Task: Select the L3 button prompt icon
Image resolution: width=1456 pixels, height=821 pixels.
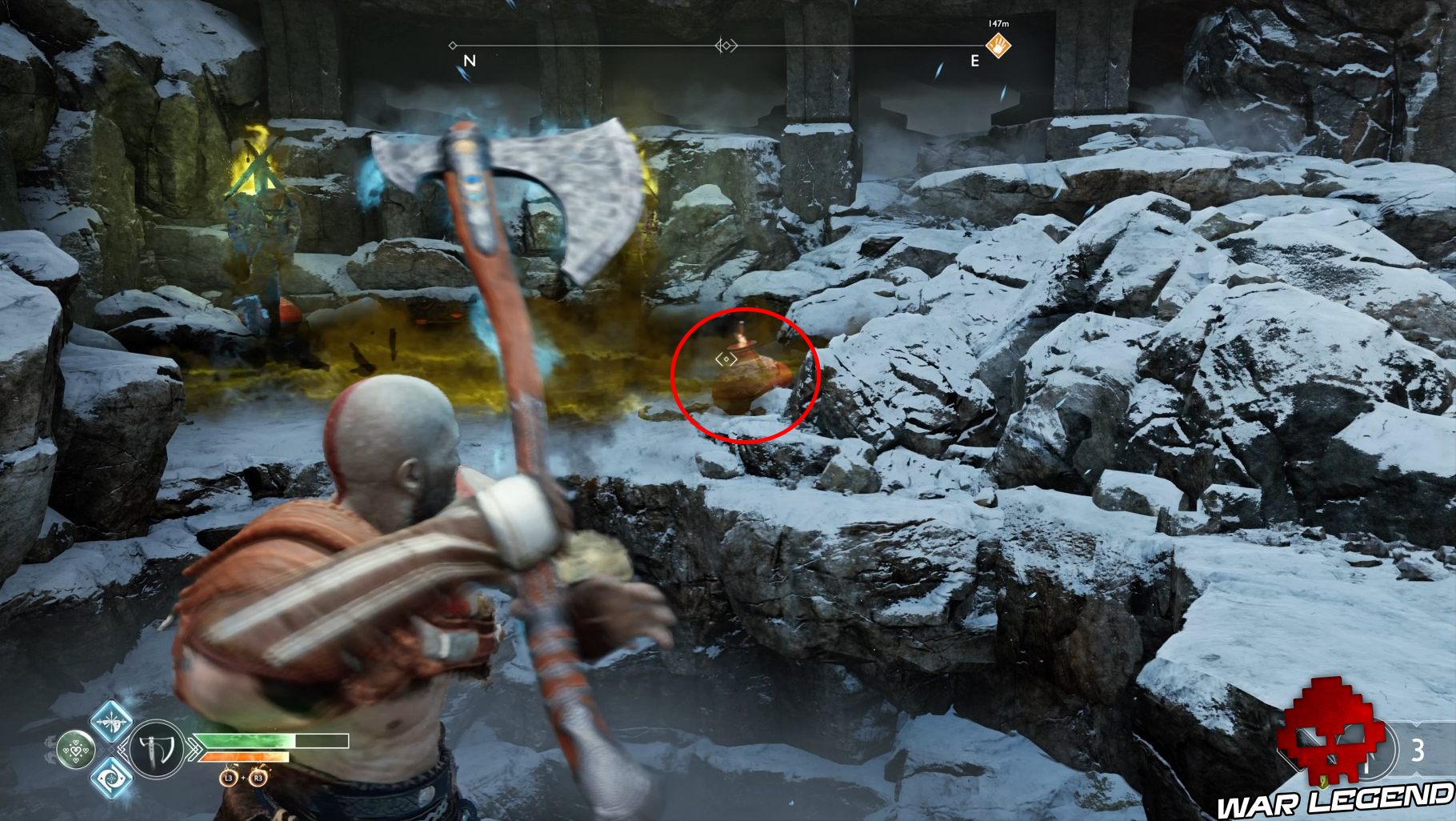Action: (x=227, y=779)
